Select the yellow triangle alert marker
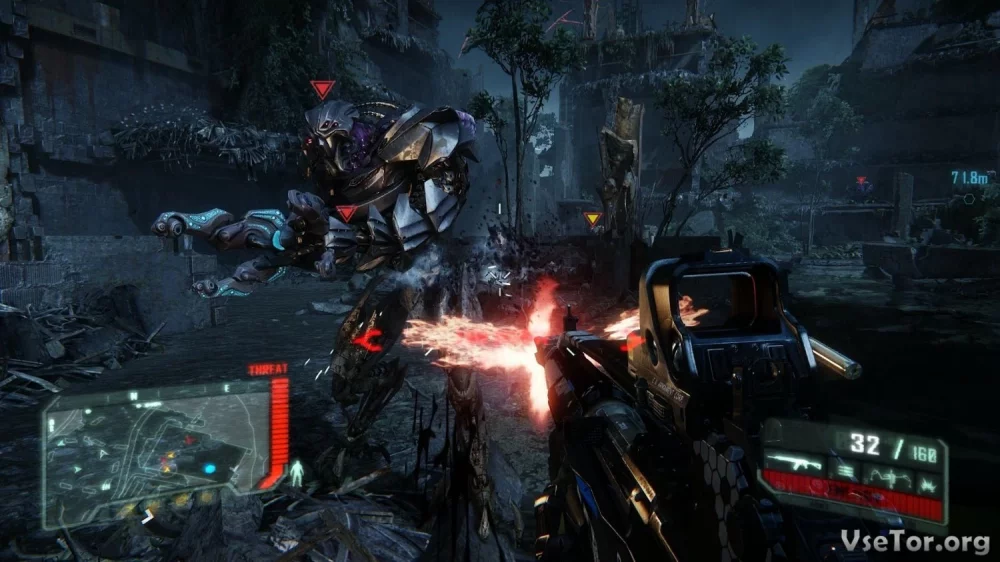 click(x=593, y=219)
